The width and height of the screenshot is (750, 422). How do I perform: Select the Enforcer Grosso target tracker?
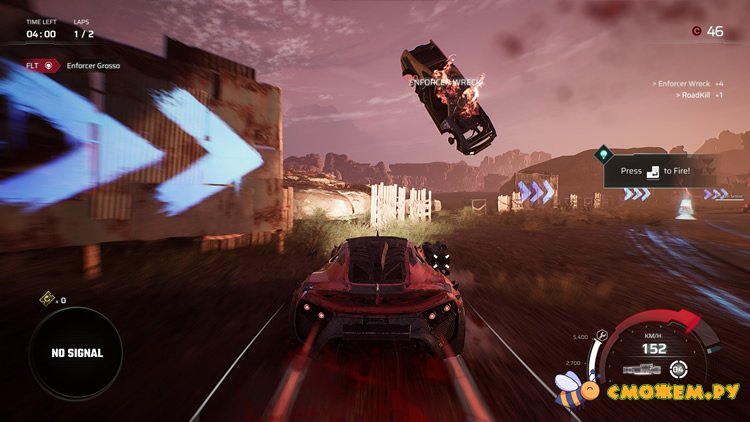[x=96, y=66]
